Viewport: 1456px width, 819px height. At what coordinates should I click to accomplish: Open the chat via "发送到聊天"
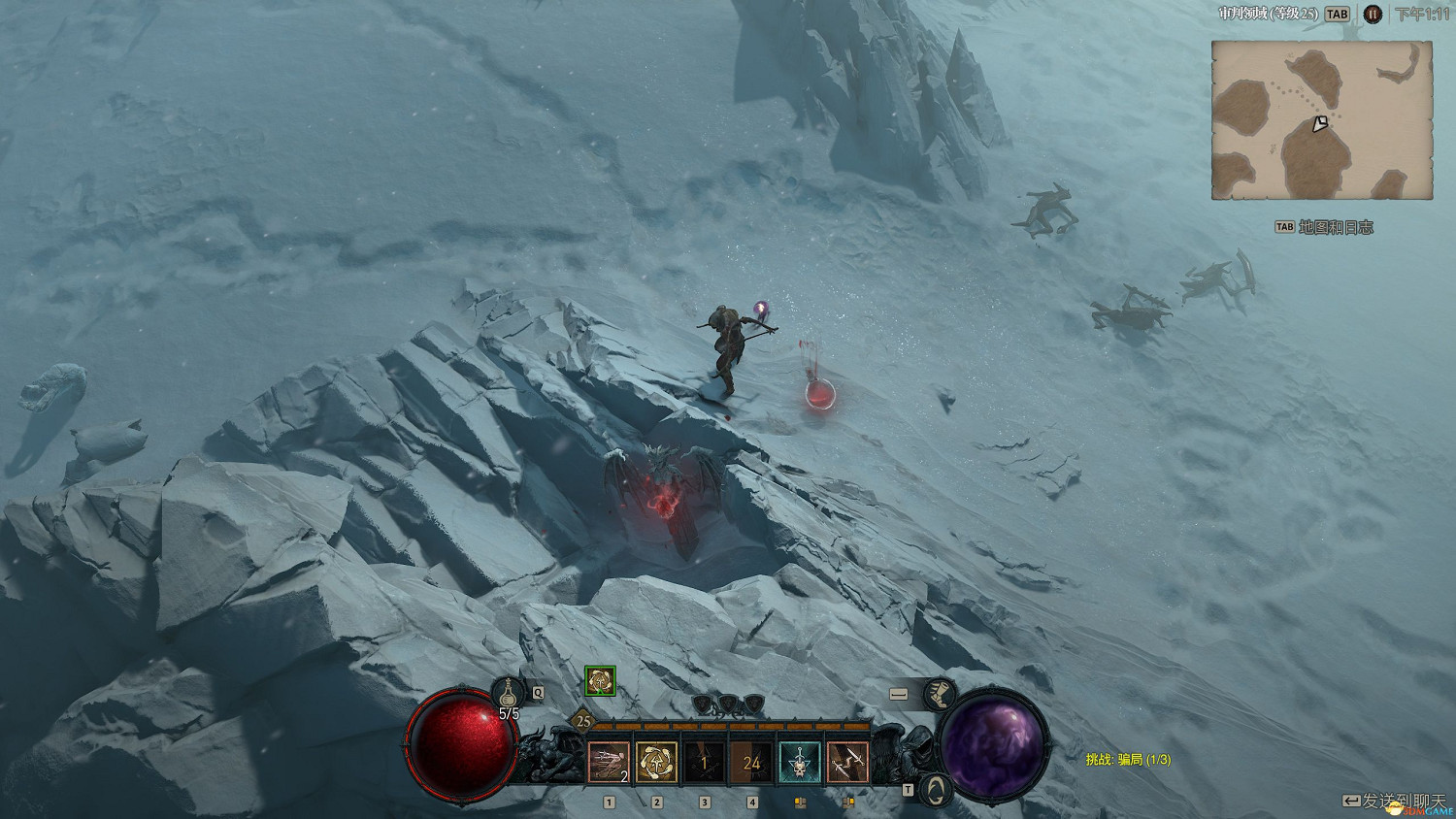1394,801
